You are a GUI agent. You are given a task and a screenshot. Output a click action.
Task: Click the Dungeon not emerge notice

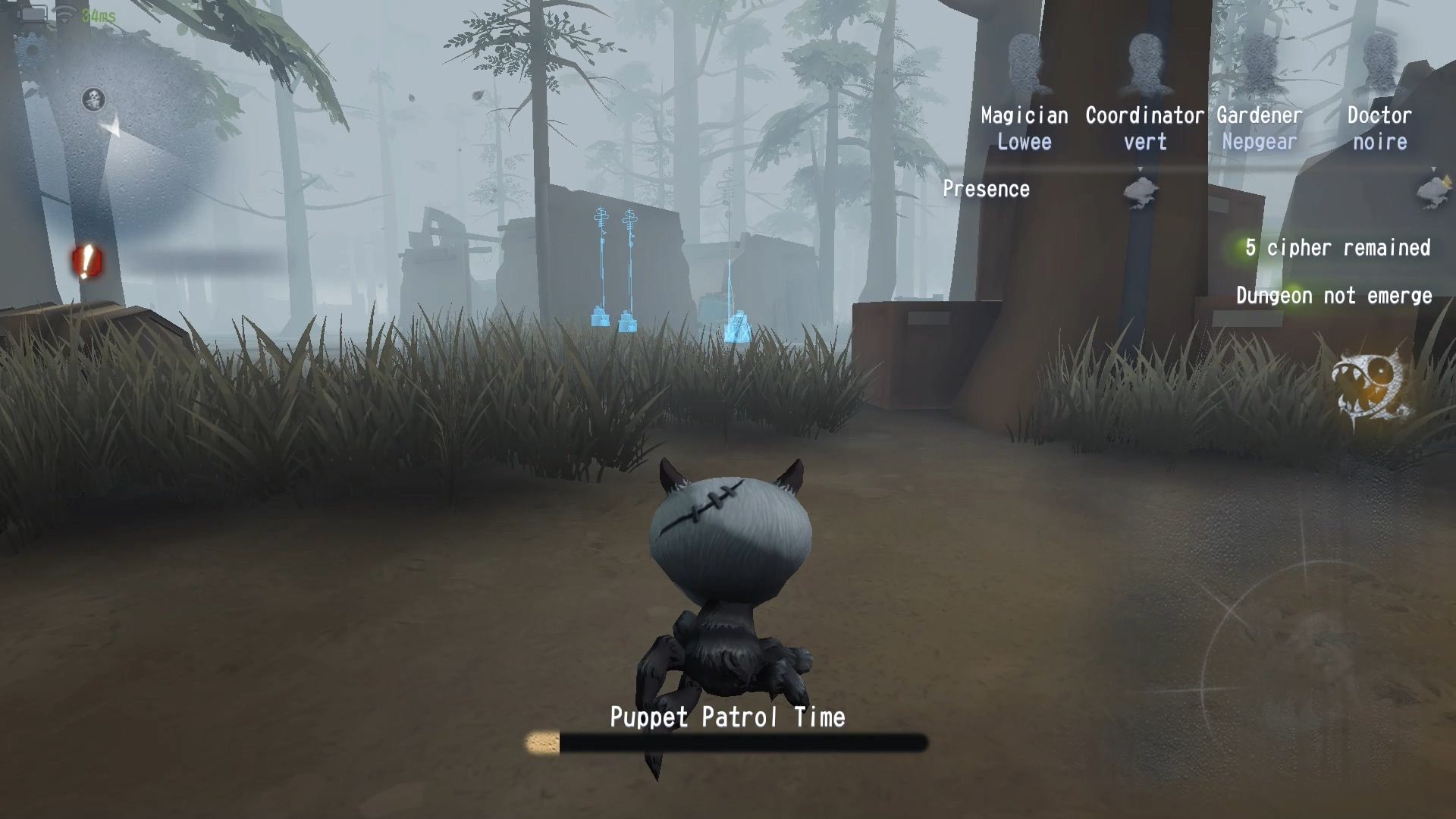[1335, 296]
